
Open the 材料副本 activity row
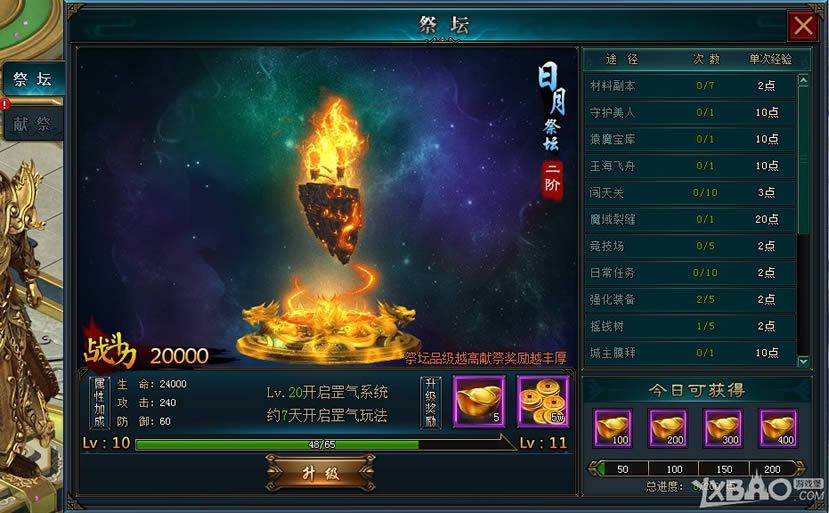tap(690, 86)
